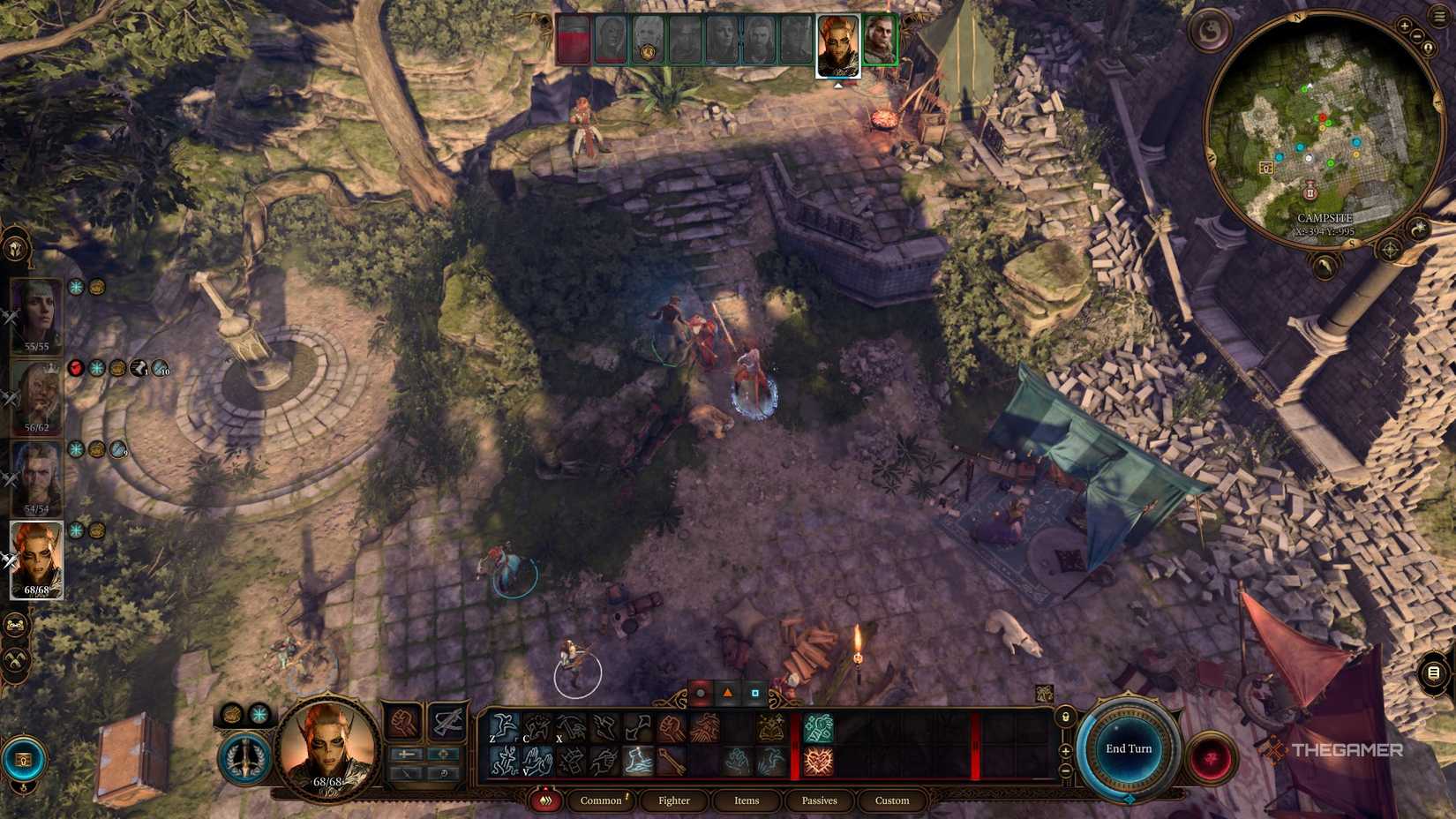
Task: Click the compass icon below the minimap
Action: click(1389, 250)
